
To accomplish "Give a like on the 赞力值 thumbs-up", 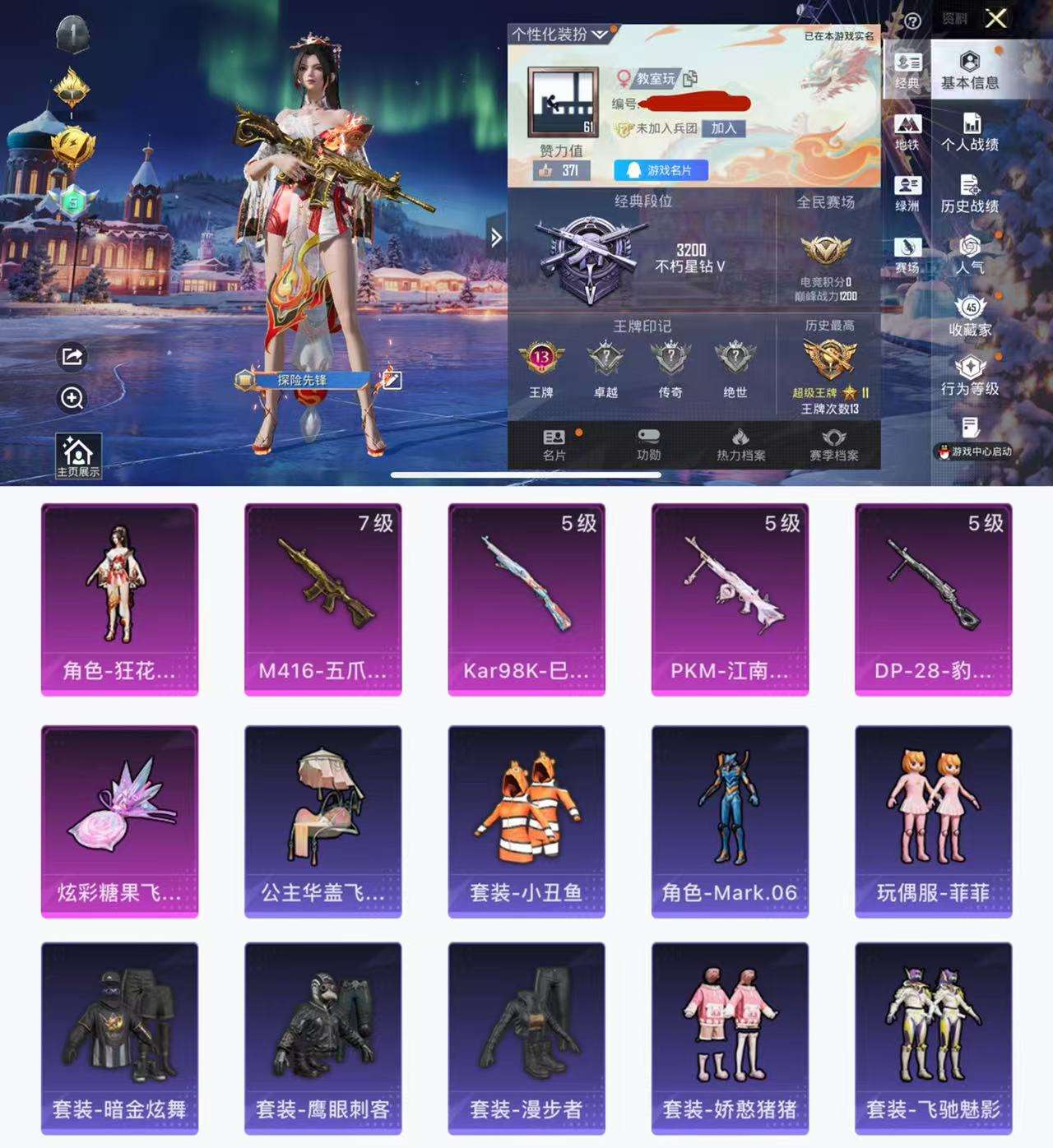I will pos(545,169).
